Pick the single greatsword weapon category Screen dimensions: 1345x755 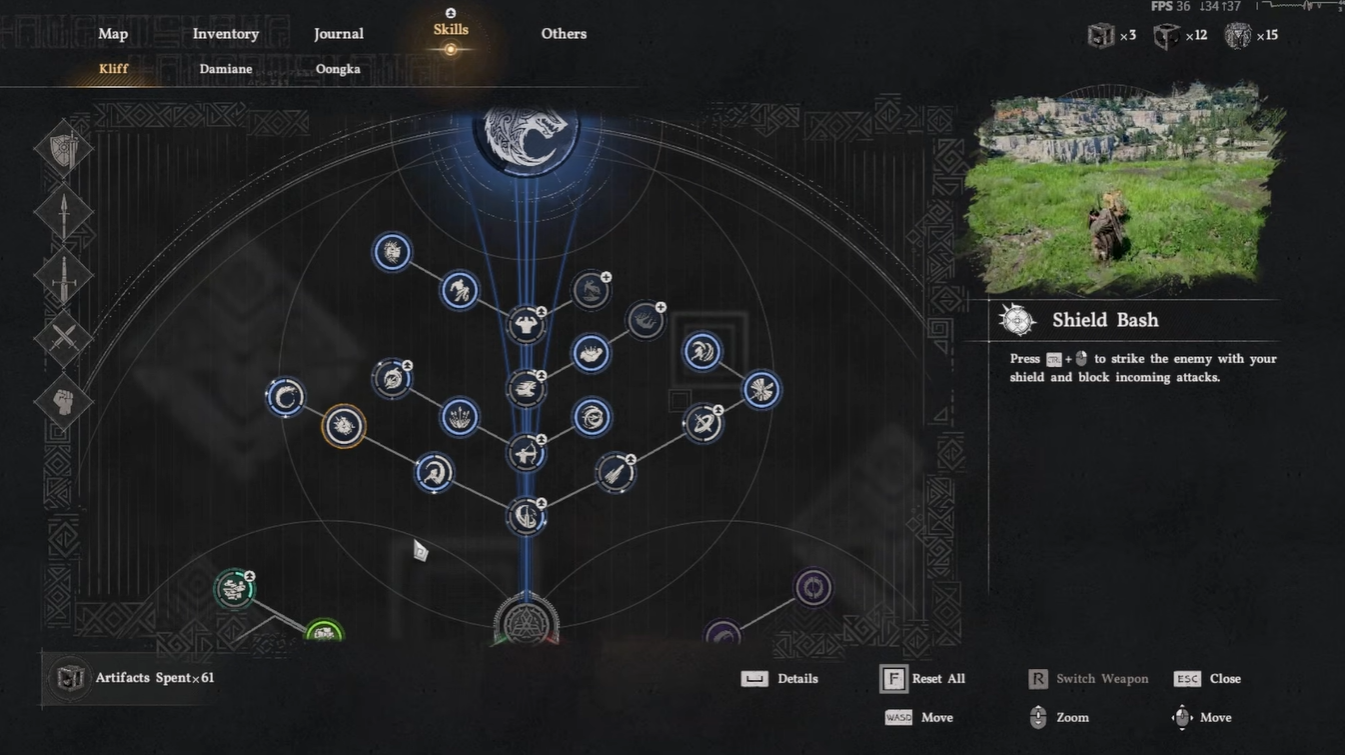(64, 275)
